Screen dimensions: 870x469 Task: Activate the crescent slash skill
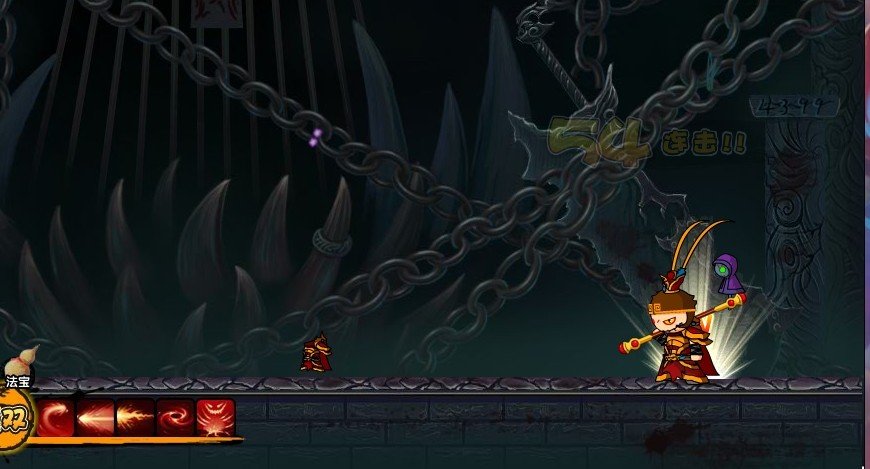57,416
